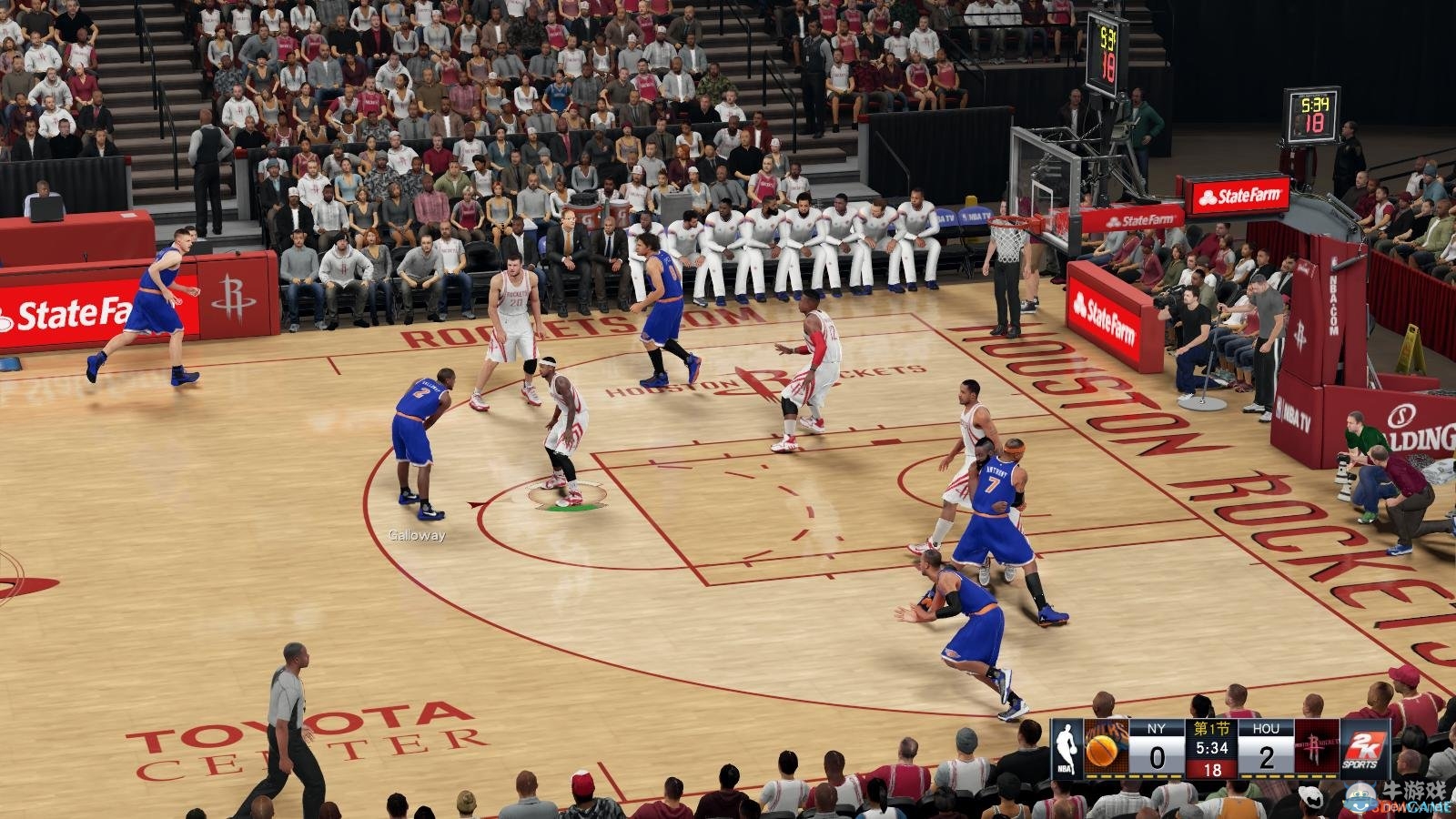
Task: Expand the 第1节 quarter display
Action: click(x=1211, y=728)
